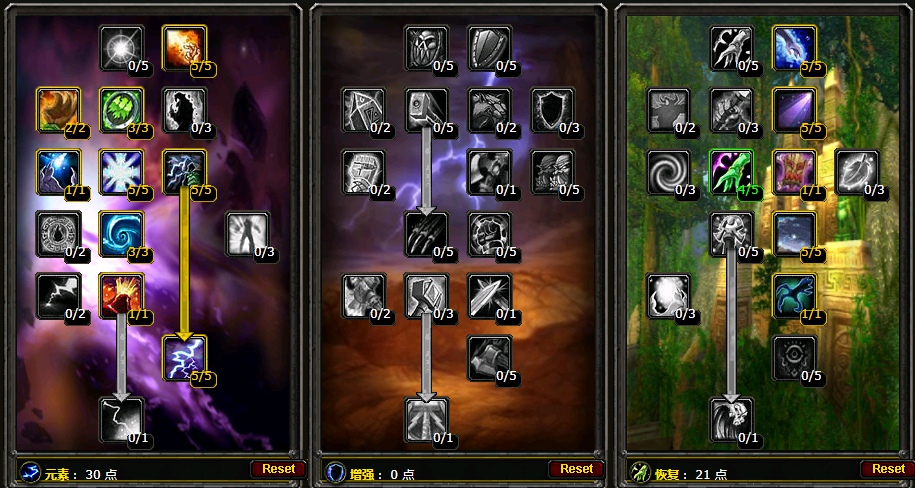Click the grey figure talent at 0/3
915x488 pixels.
[x=248, y=233]
